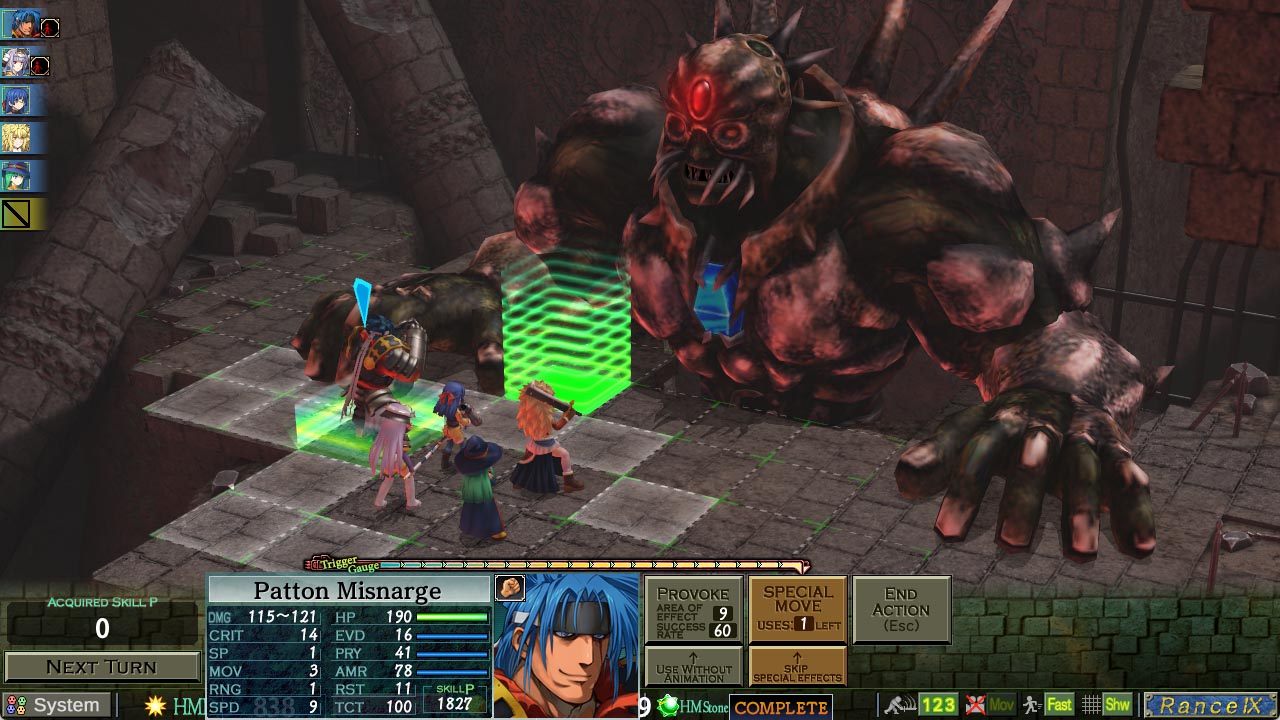Activate the Special Move button

(798, 609)
